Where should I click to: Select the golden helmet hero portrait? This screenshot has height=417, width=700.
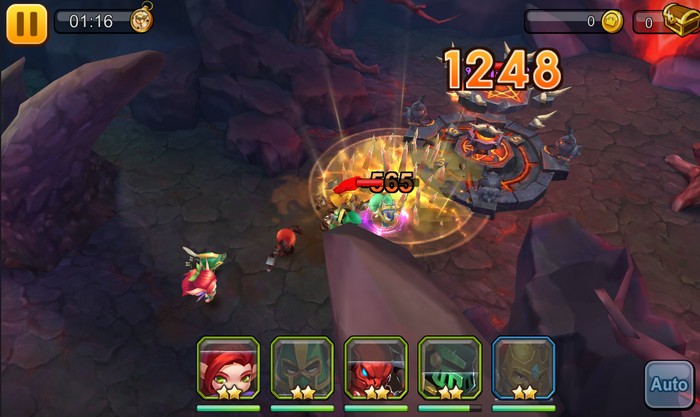(523, 369)
